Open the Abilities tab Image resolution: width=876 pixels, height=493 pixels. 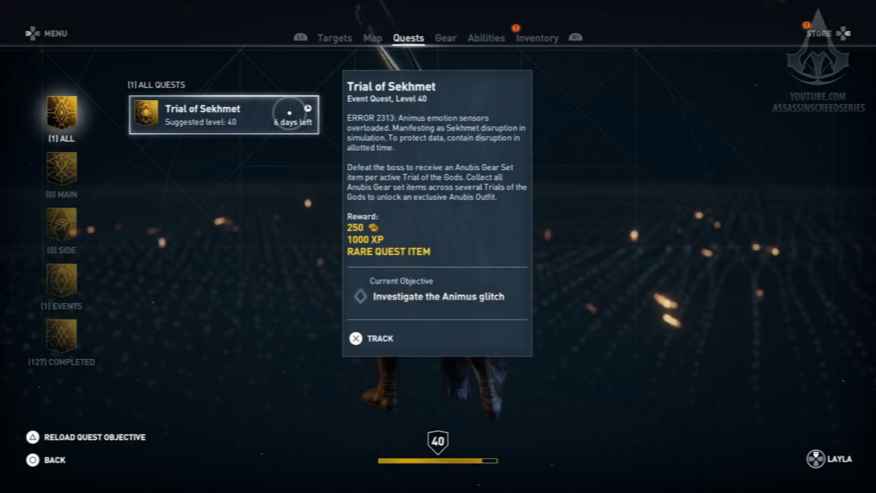click(x=486, y=38)
